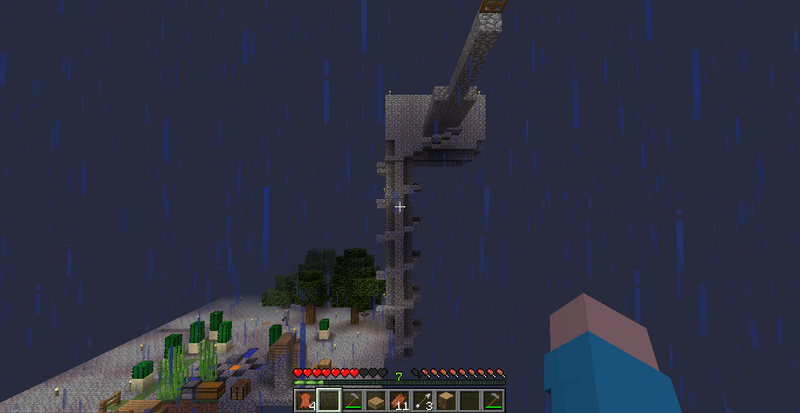
Task: Equip the tool in the last hotbar slot
Action: tap(494, 401)
